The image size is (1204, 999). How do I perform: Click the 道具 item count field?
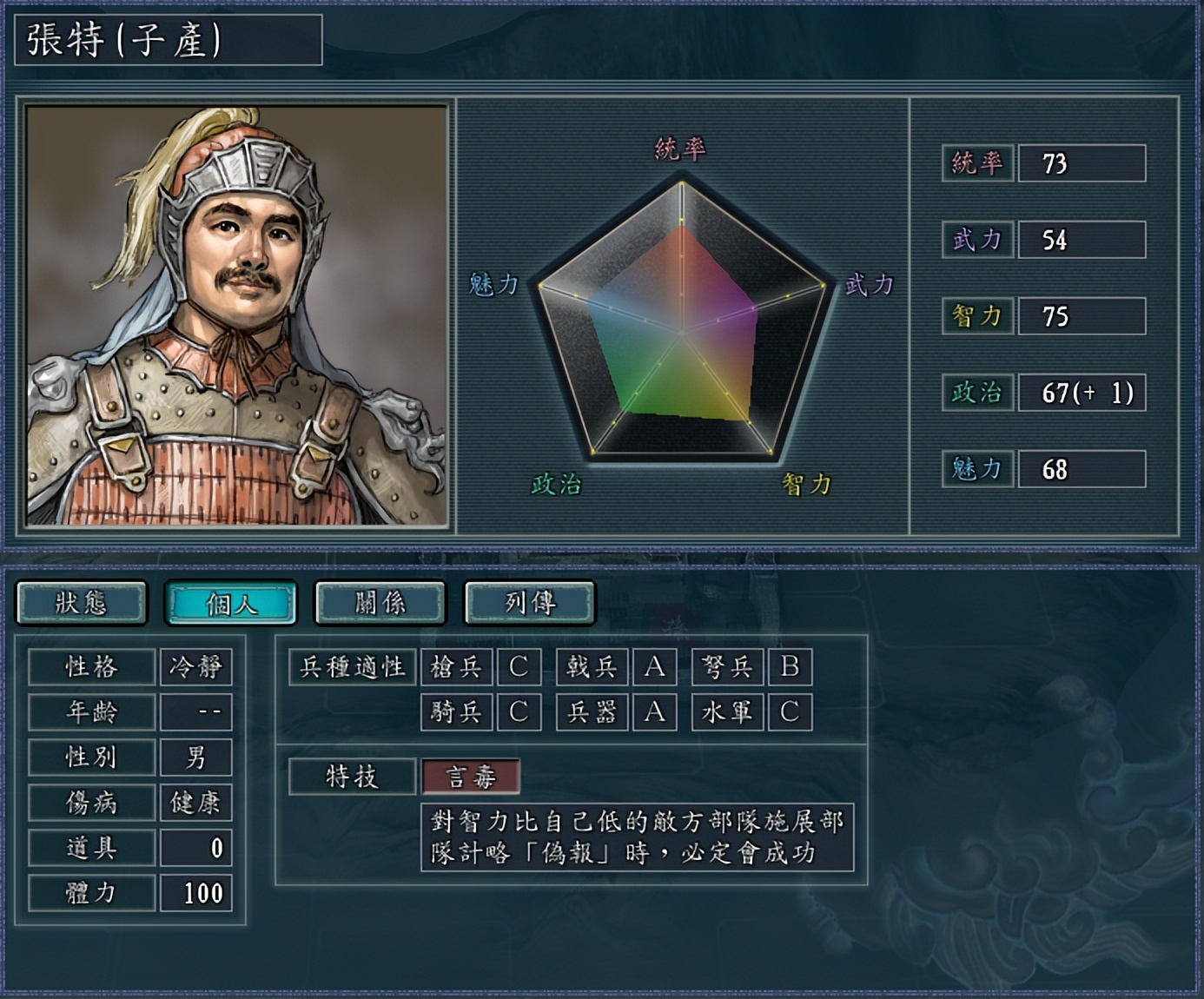[195, 847]
